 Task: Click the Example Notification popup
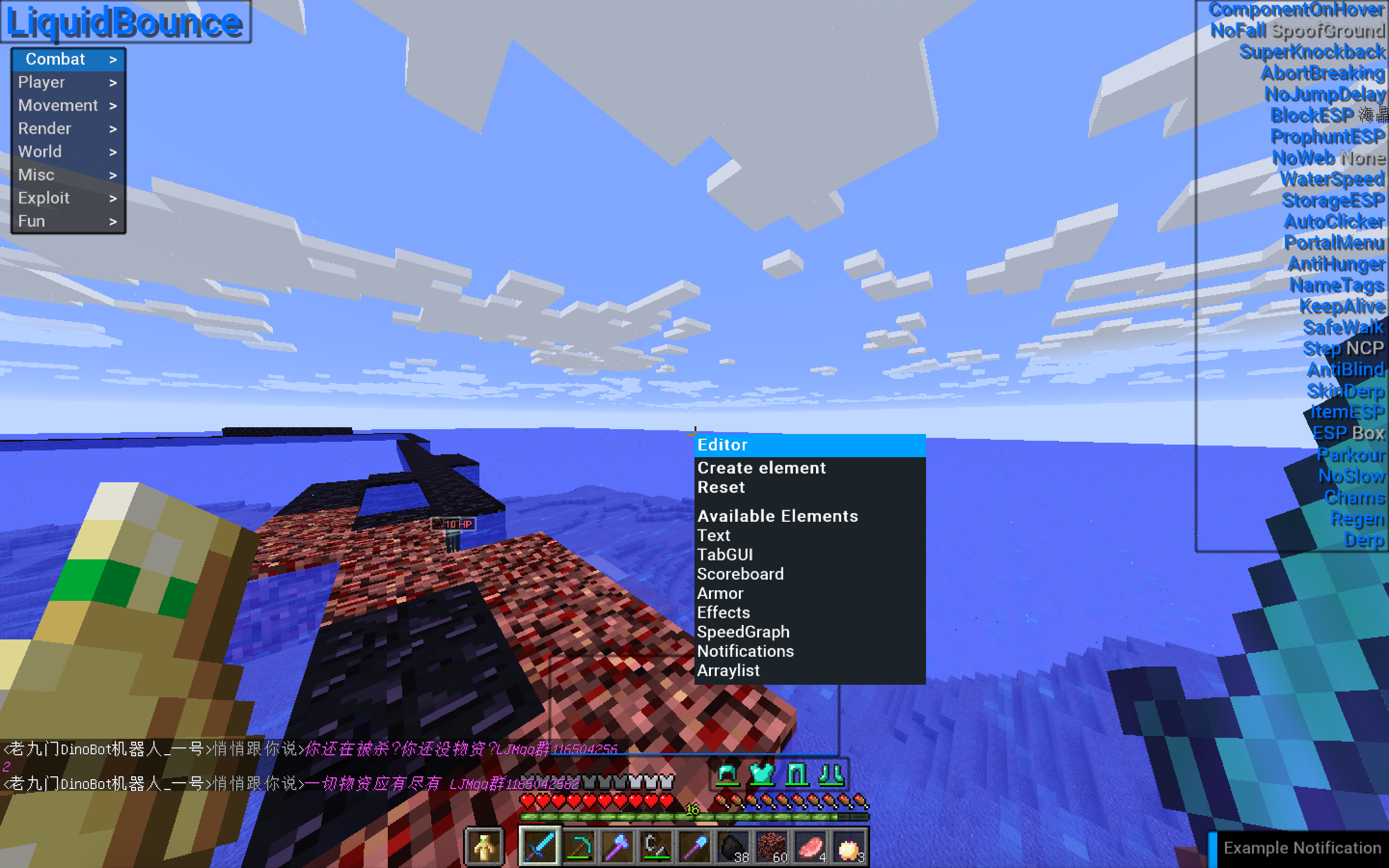tap(1300, 847)
